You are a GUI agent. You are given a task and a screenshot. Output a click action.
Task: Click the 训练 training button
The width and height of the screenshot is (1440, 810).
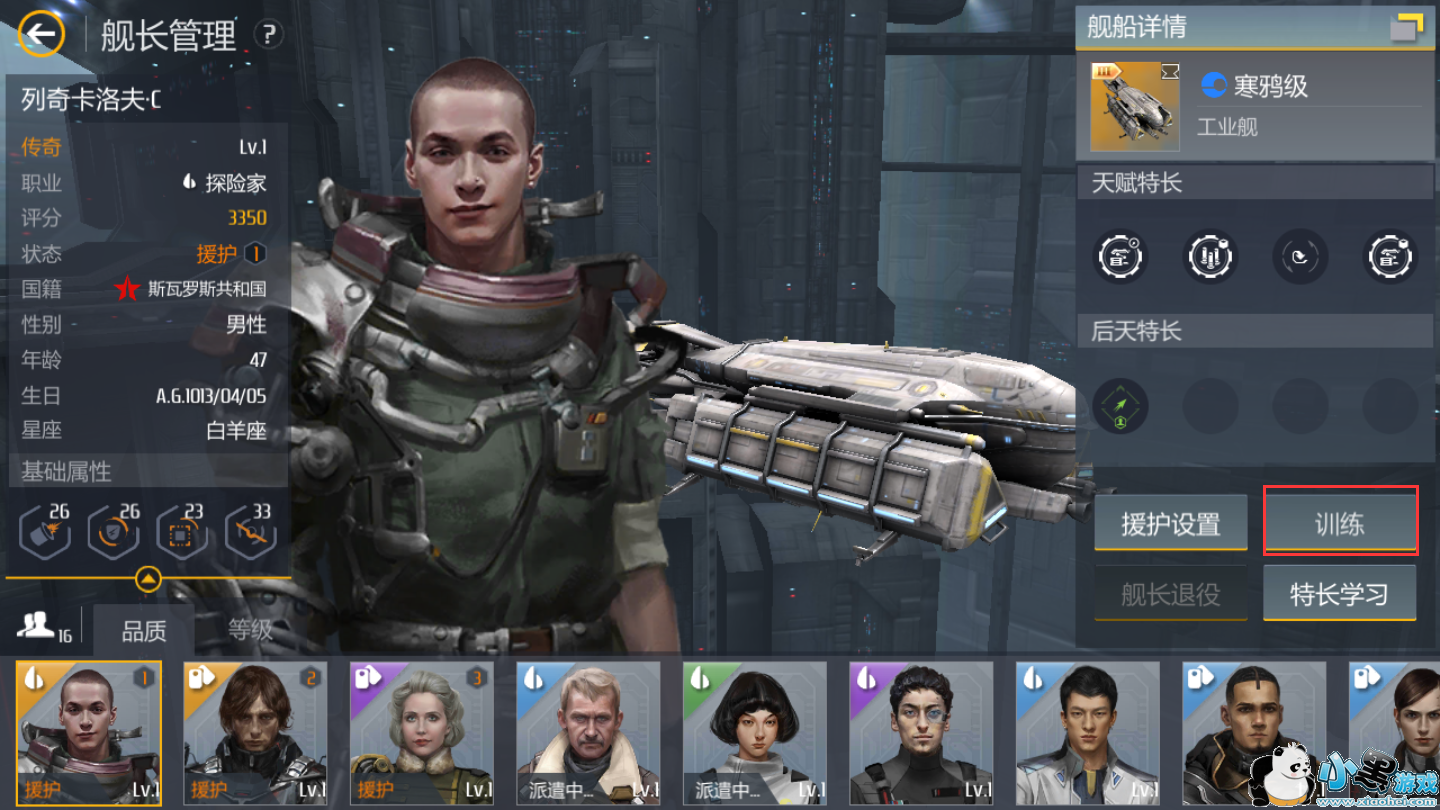(1340, 521)
